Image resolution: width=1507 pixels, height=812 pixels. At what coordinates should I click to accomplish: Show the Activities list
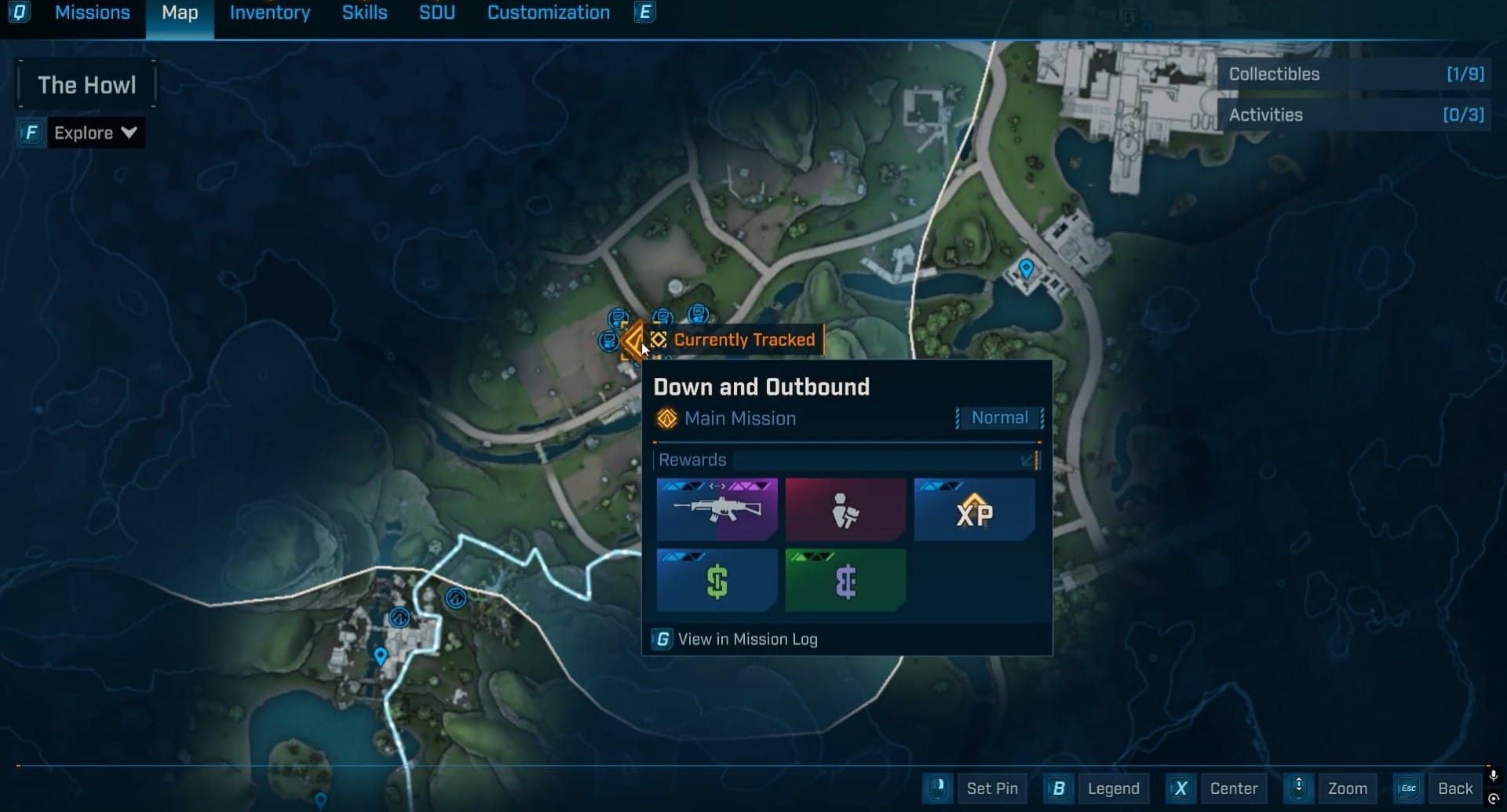pos(1354,115)
